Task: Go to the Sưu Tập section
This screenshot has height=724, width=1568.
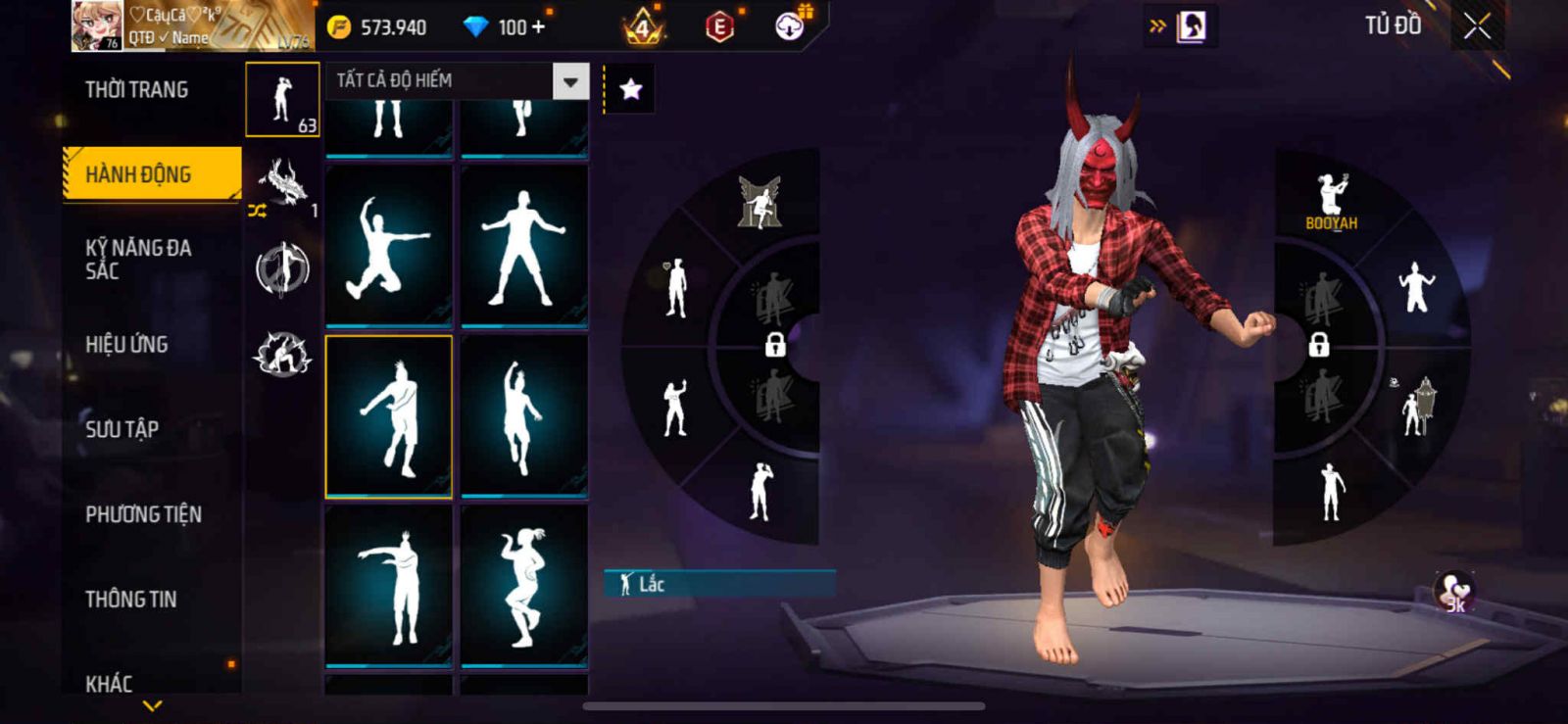Action: pos(122,428)
